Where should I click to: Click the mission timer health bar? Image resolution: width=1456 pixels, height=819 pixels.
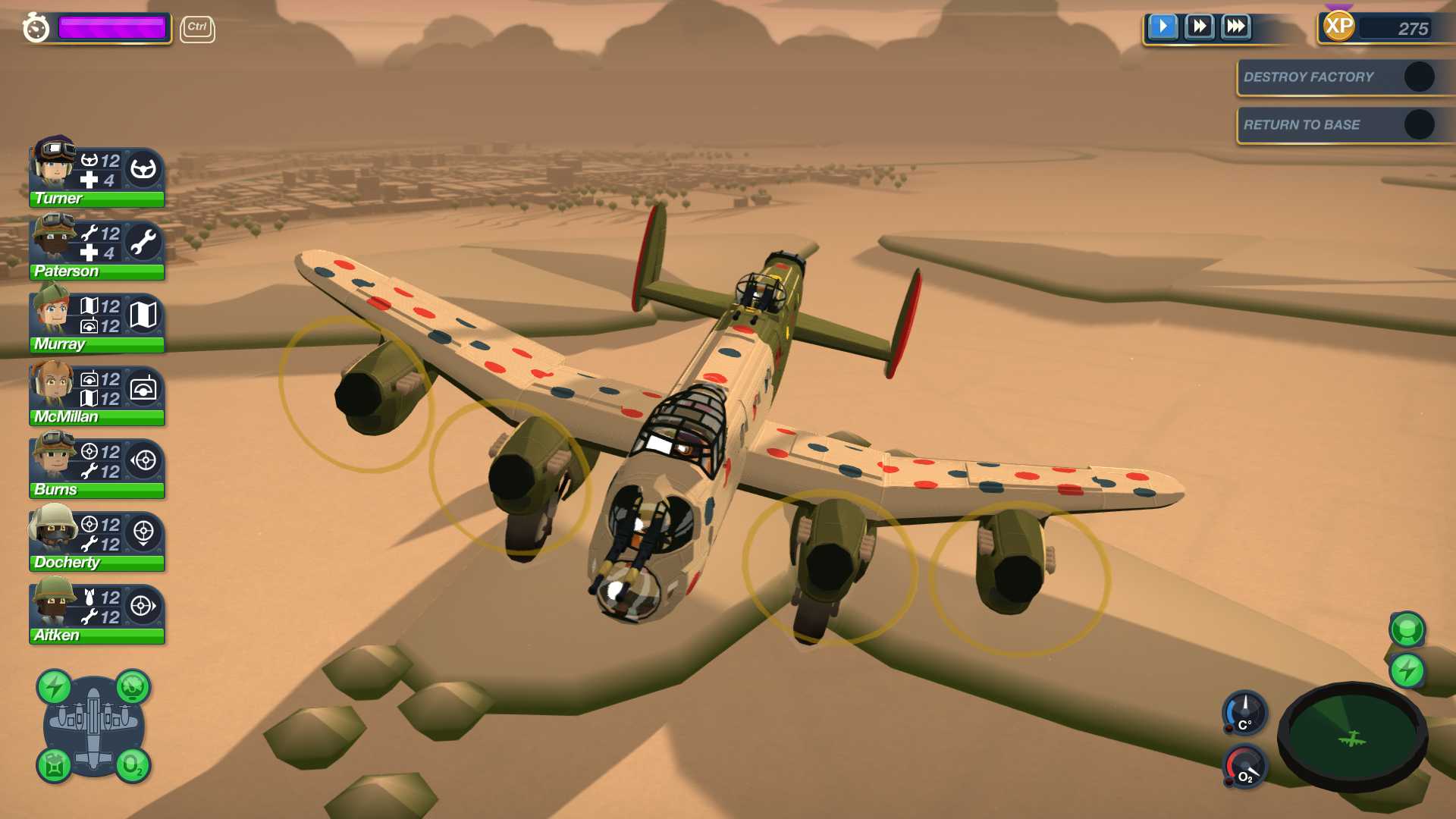point(114,27)
